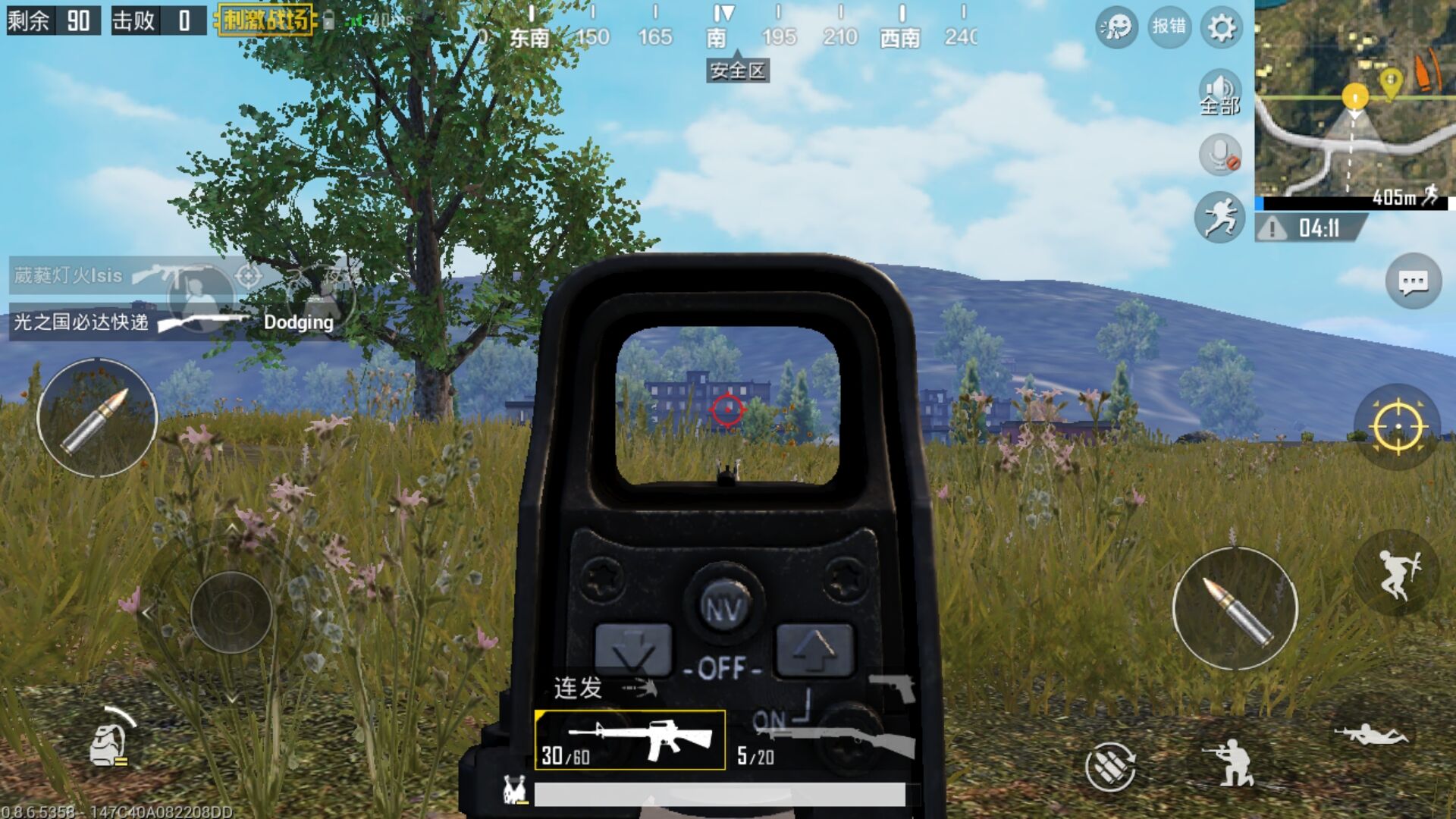Reload using the ammo magazine icon

click(1110, 765)
